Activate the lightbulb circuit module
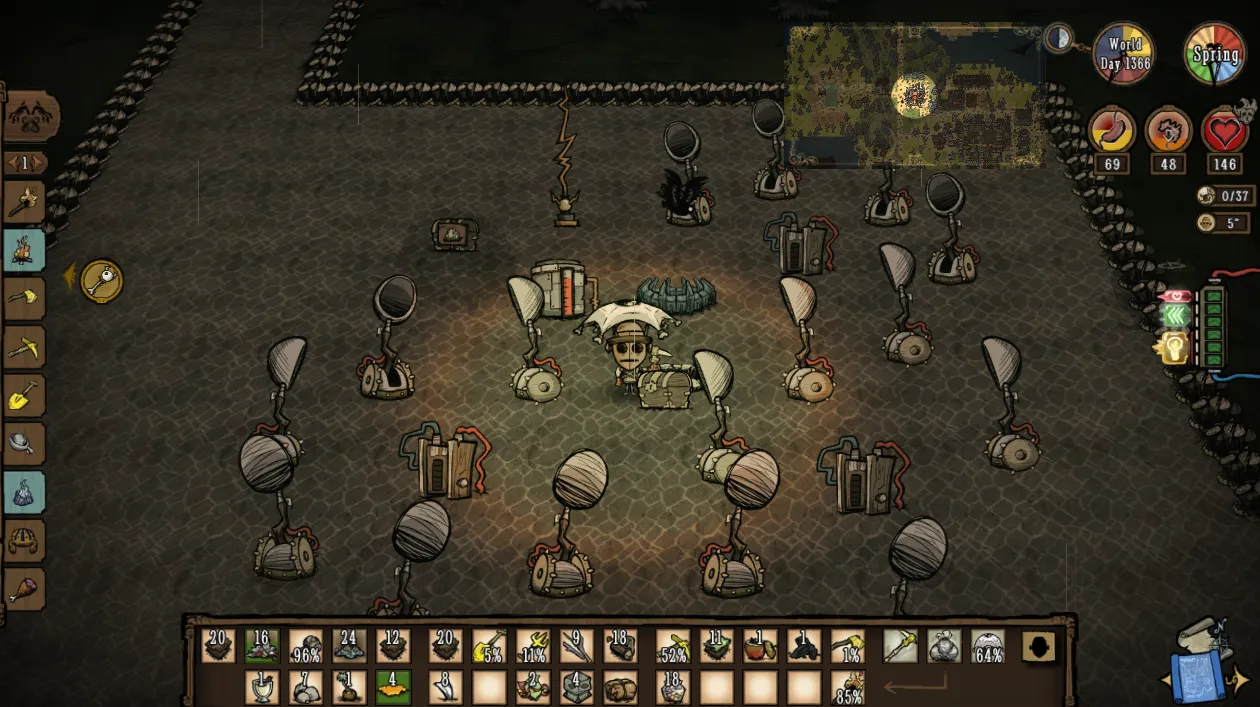 (x=1173, y=348)
